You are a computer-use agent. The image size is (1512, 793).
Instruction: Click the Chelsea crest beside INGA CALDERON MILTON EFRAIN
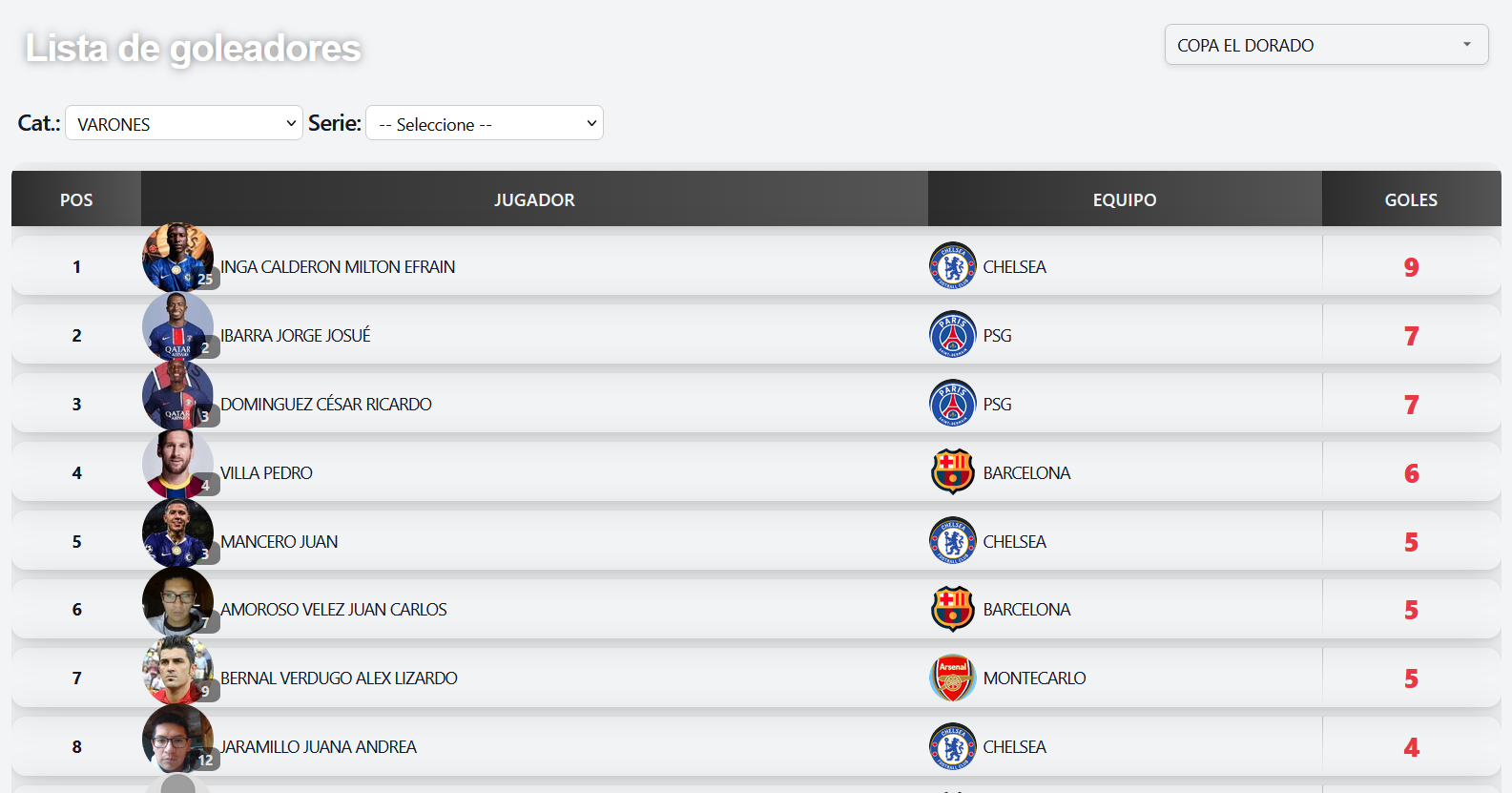click(x=952, y=266)
